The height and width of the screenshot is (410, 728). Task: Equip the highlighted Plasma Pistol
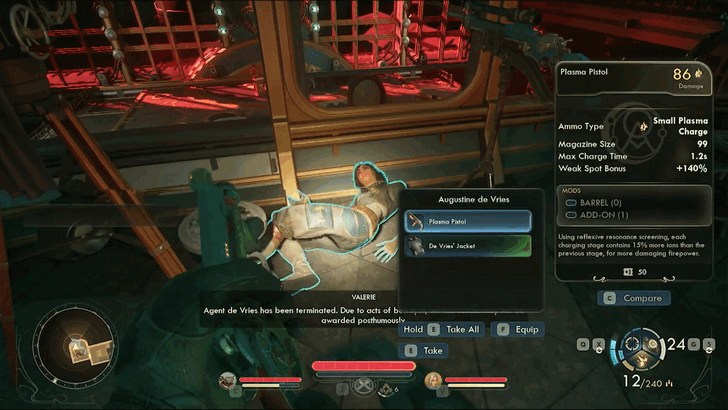click(x=519, y=328)
